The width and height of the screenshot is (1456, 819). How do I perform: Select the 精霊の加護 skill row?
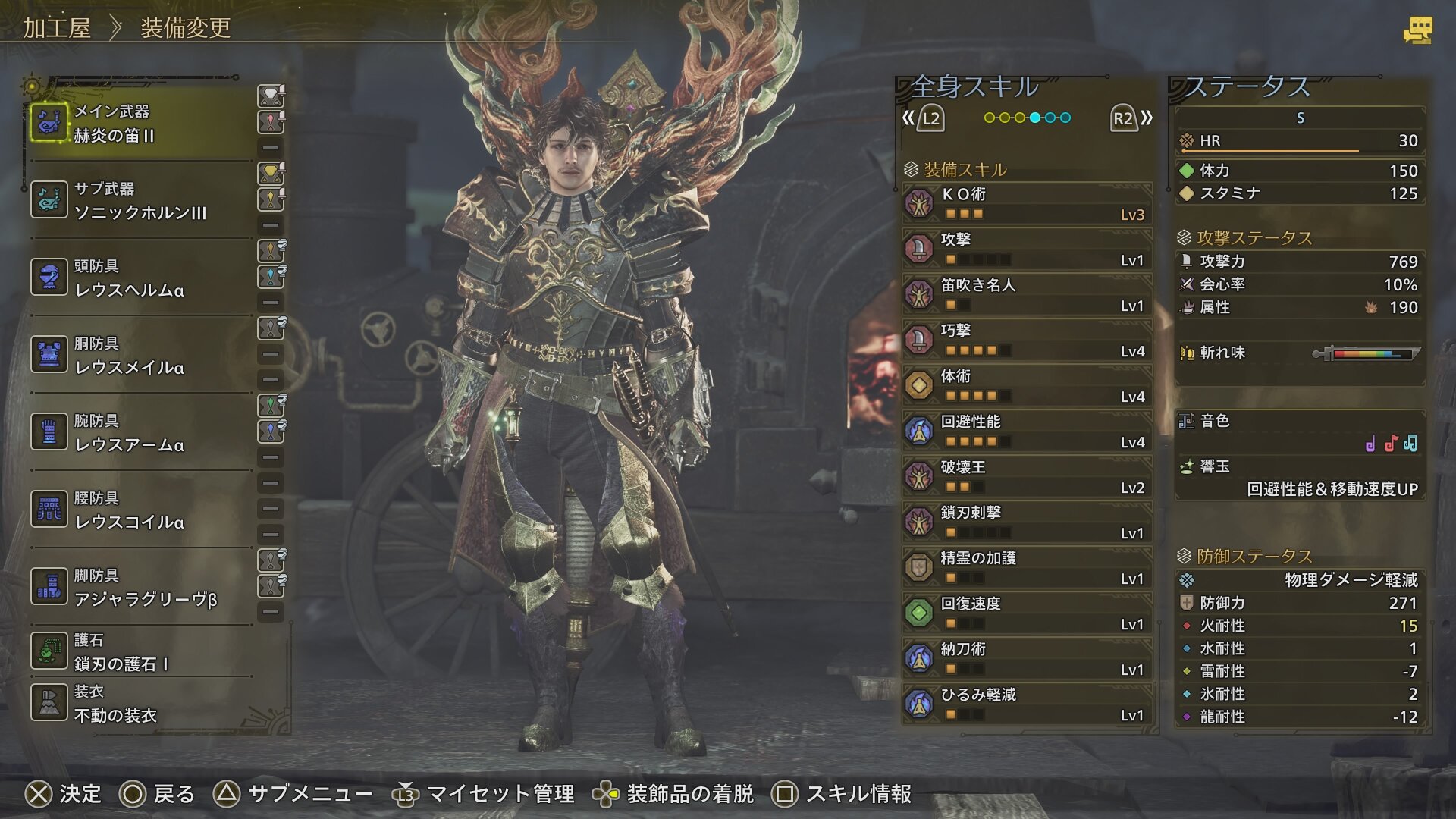coord(1028,568)
